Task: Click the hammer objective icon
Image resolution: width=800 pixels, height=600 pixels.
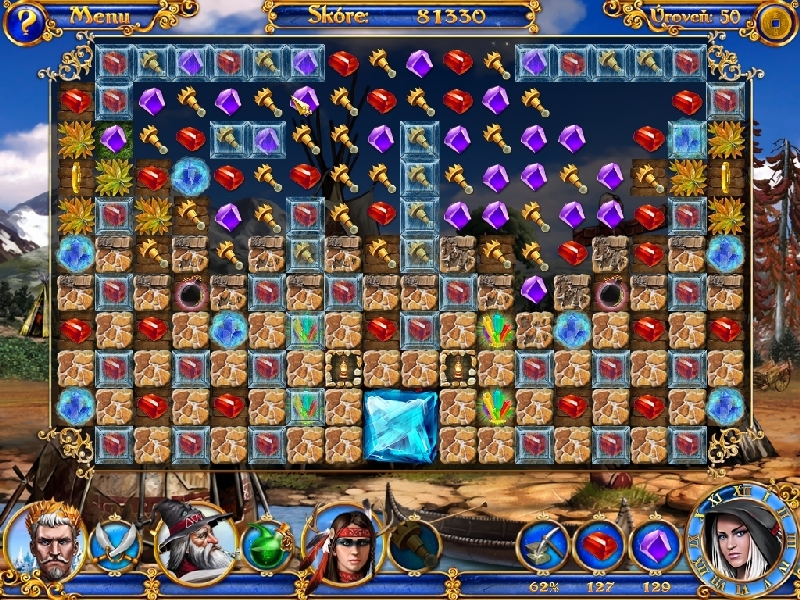Action: pyautogui.click(x=543, y=546)
